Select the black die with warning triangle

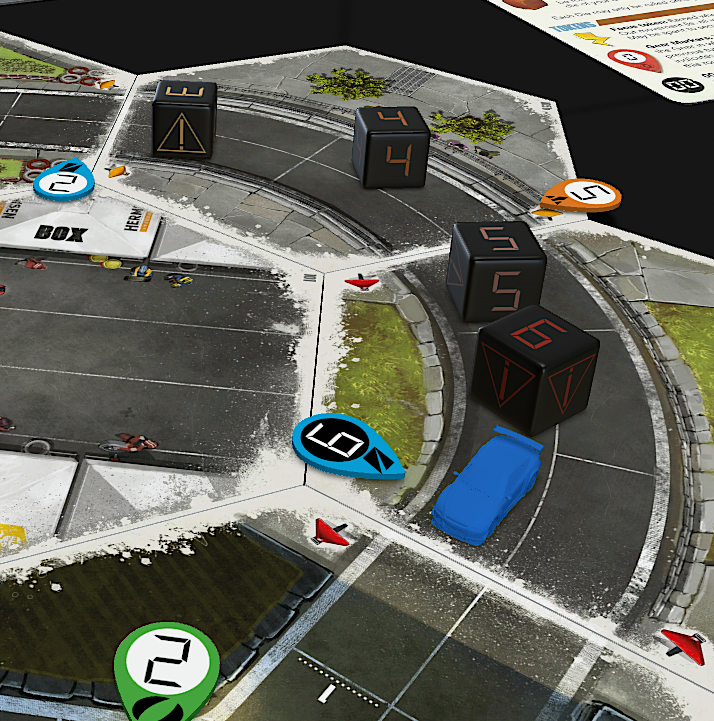185,119
